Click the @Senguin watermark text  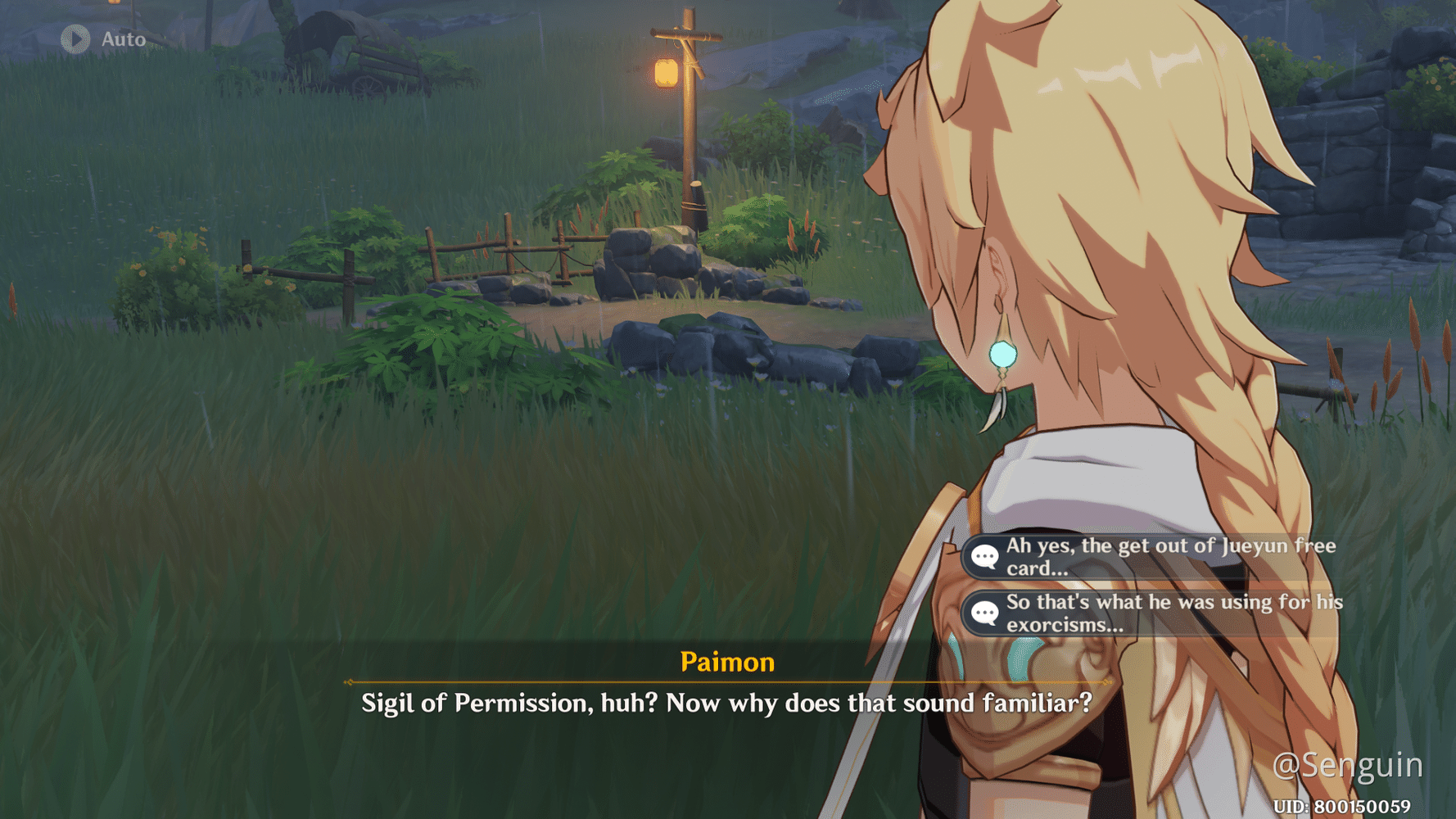click(x=1348, y=767)
